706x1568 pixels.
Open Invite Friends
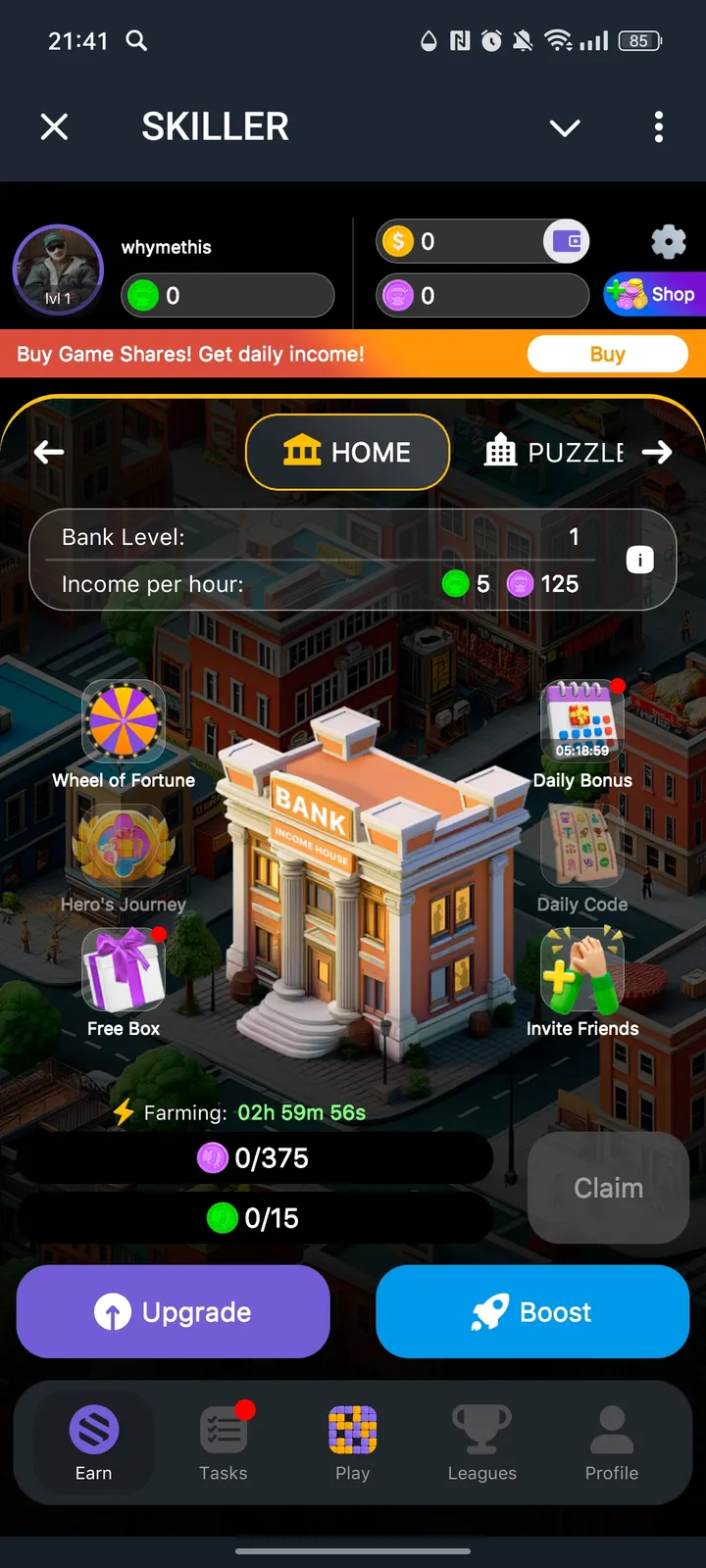point(582,972)
